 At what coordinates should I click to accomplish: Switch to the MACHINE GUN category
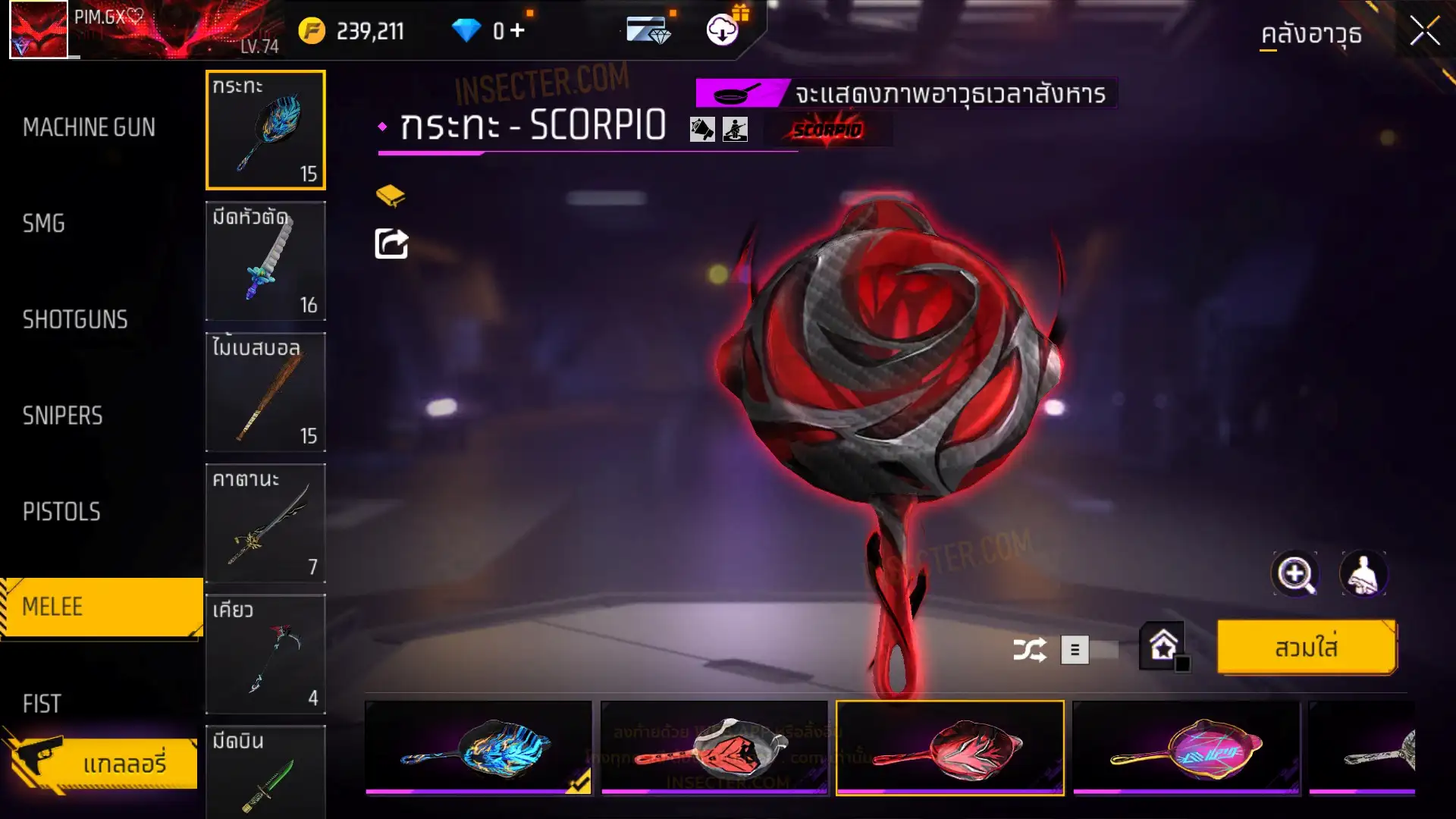[89, 127]
